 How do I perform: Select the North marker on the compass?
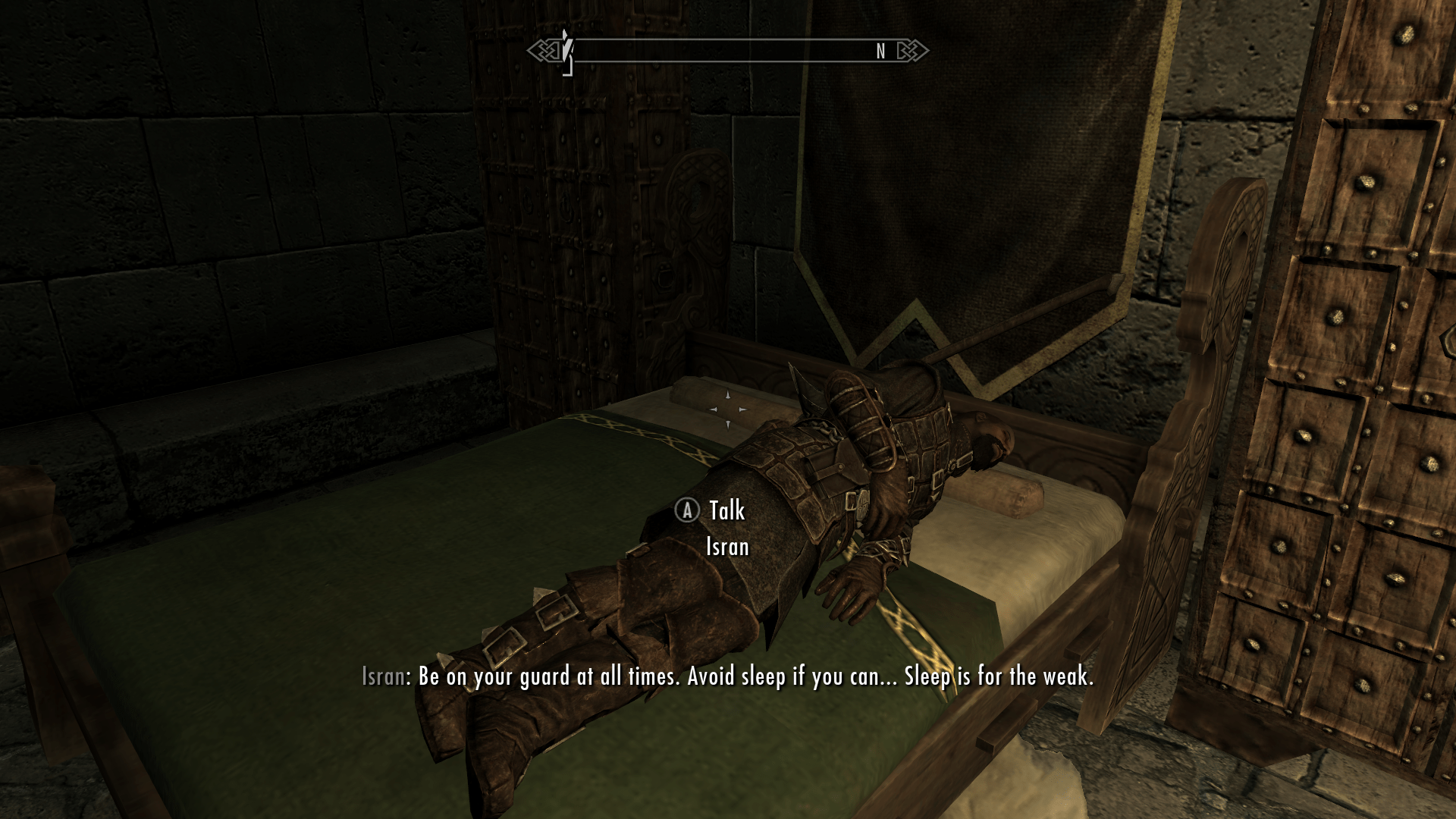(880, 51)
